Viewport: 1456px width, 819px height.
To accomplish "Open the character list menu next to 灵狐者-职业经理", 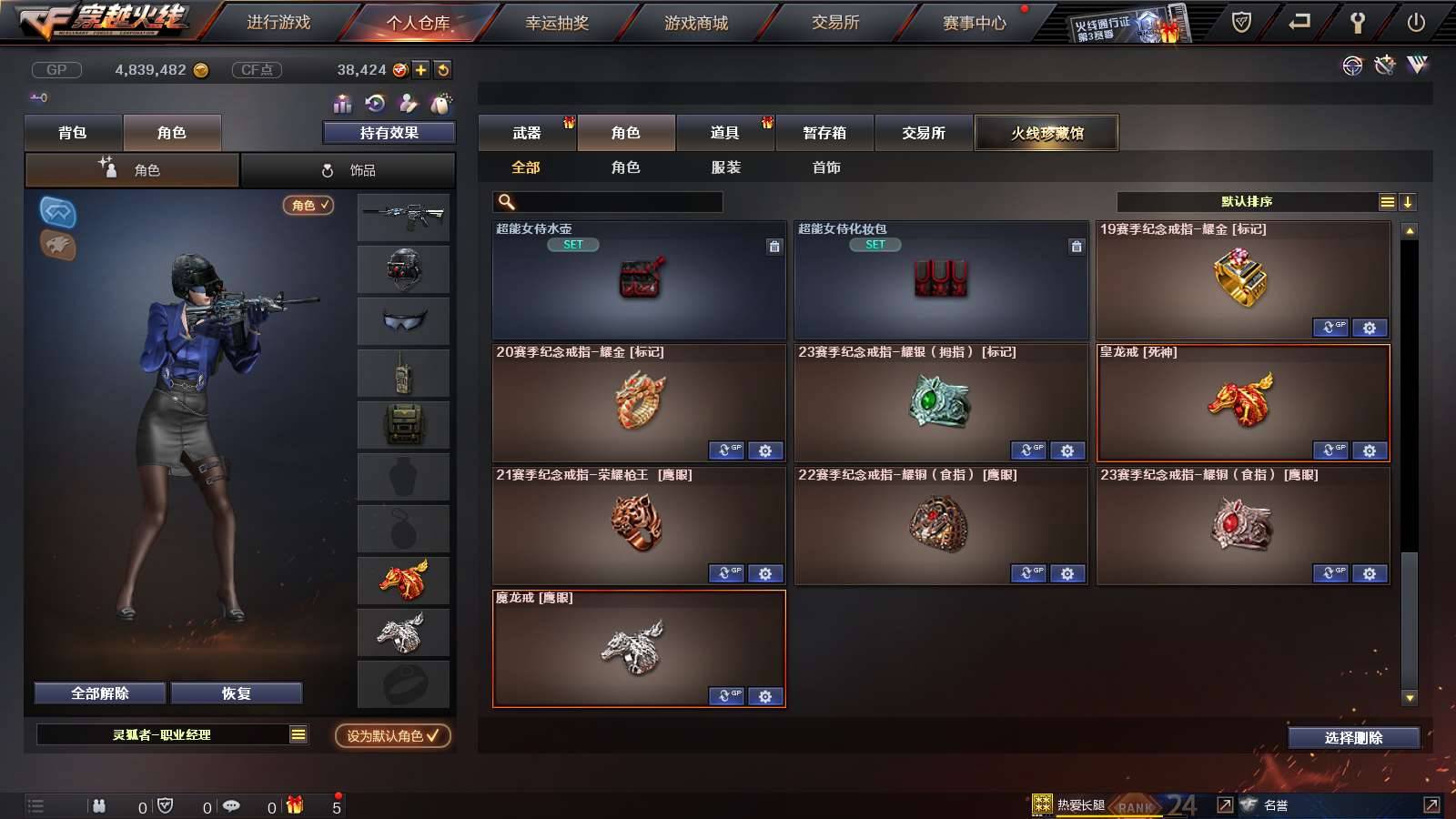I will (297, 733).
